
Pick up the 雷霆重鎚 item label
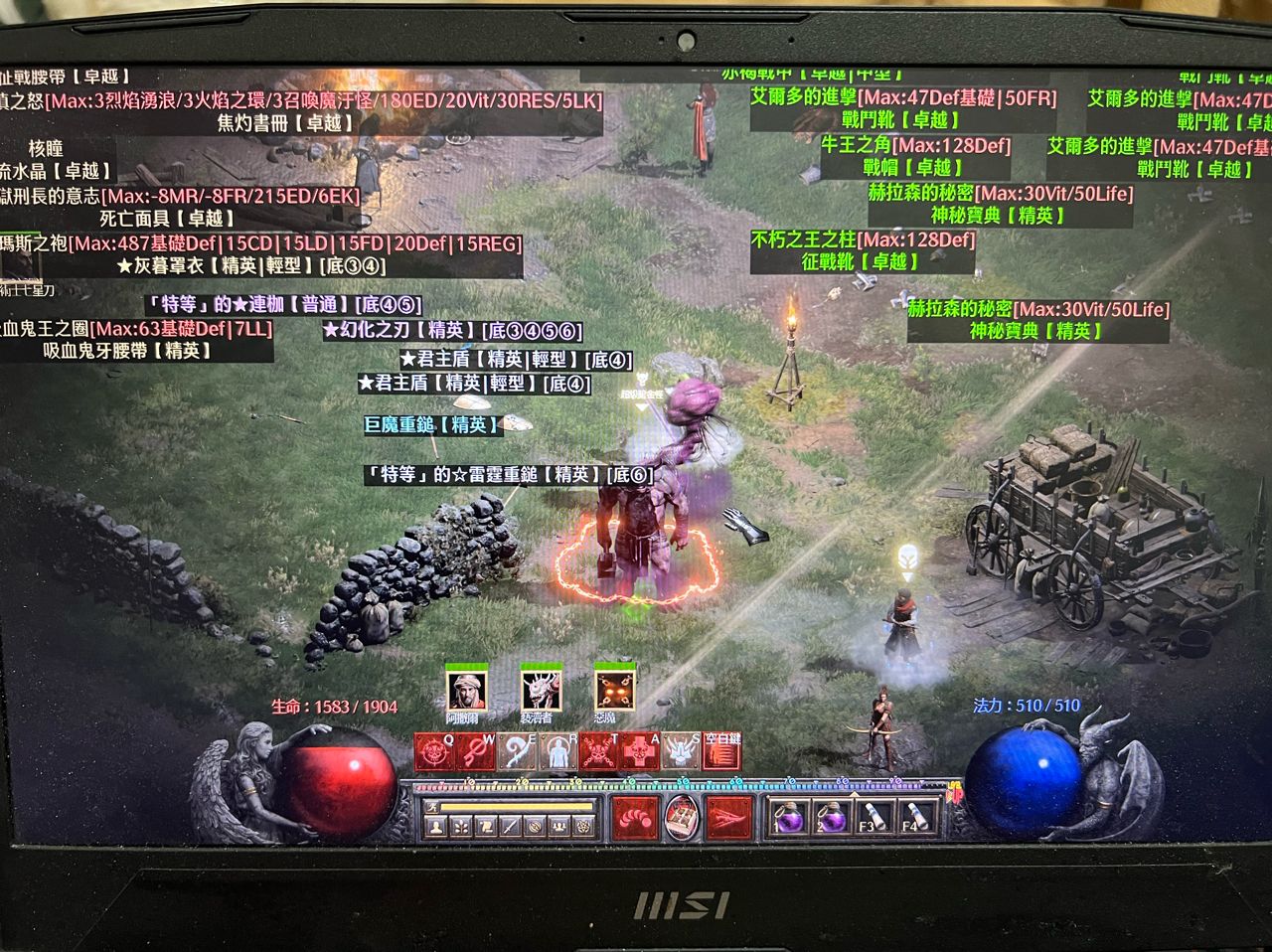[x=509, y=475]
